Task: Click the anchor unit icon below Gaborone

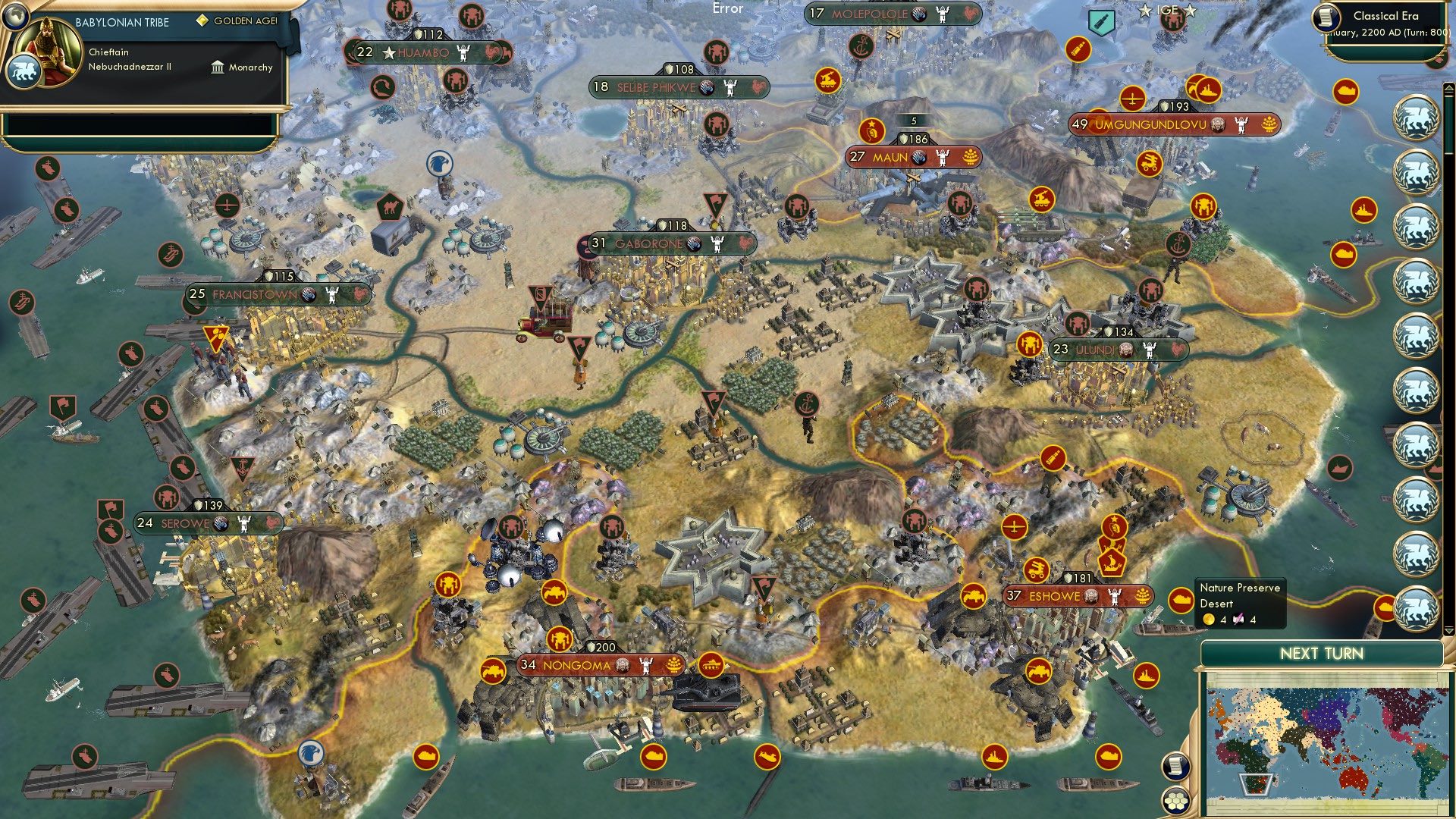Action: click(807, 404)
